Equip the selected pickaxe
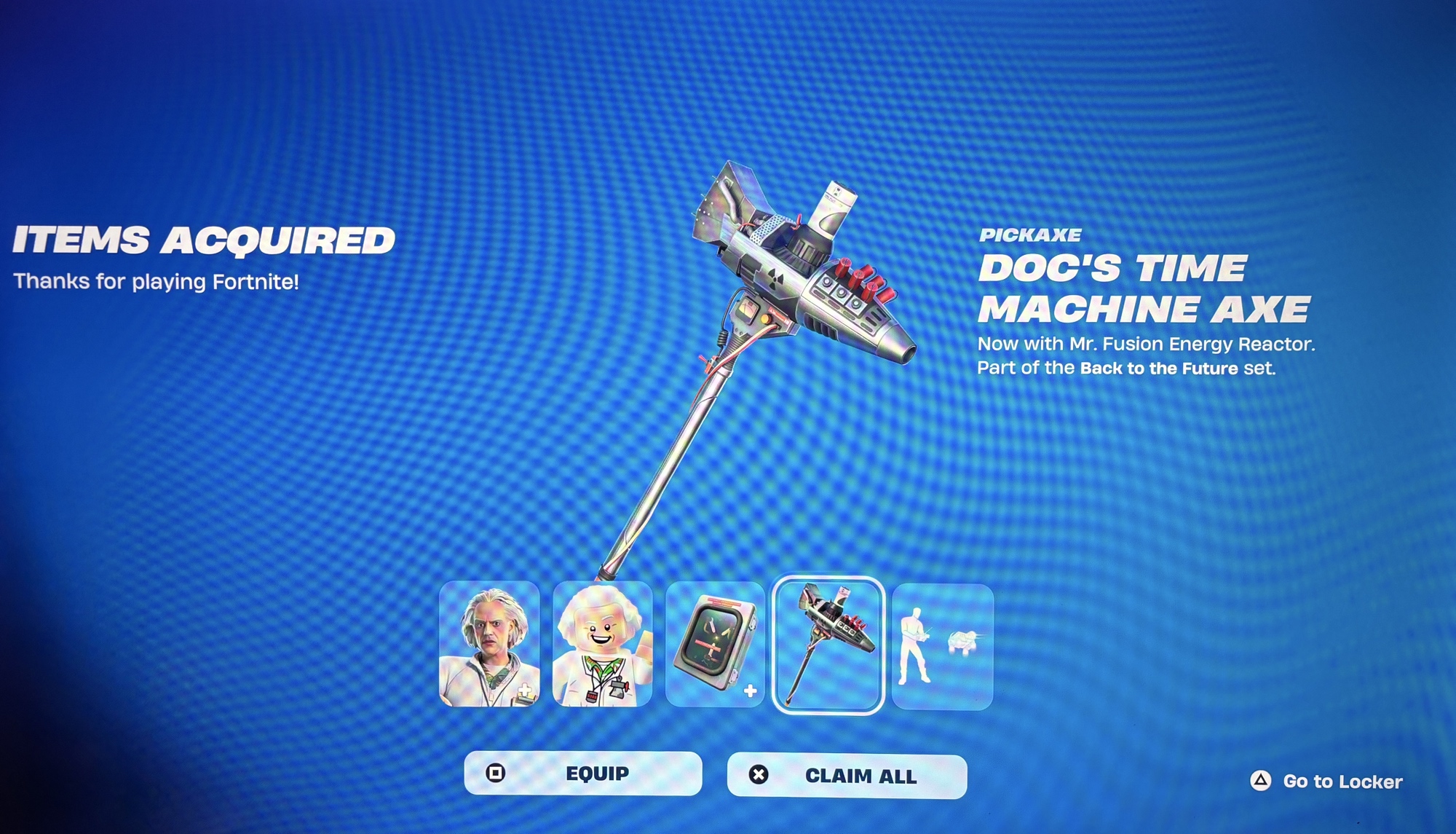 (582, 774)
